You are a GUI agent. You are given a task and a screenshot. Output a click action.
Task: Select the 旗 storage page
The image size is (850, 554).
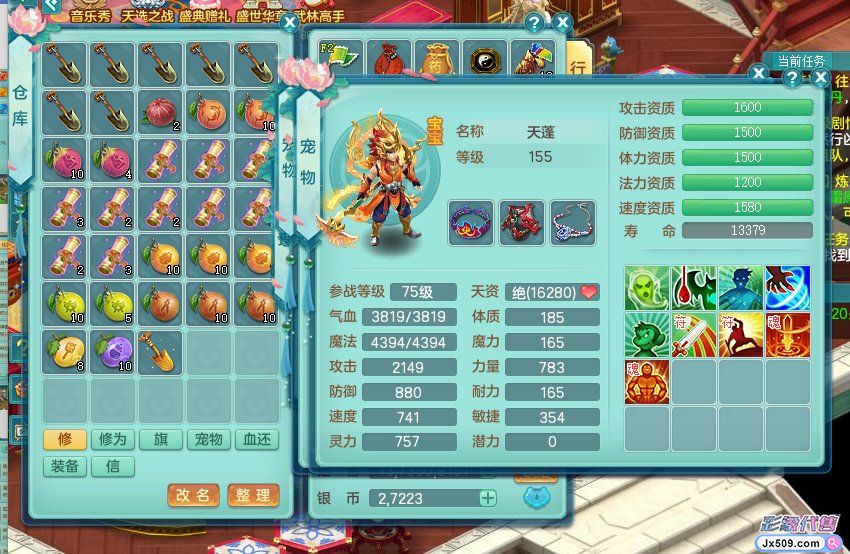click(160, 440)
